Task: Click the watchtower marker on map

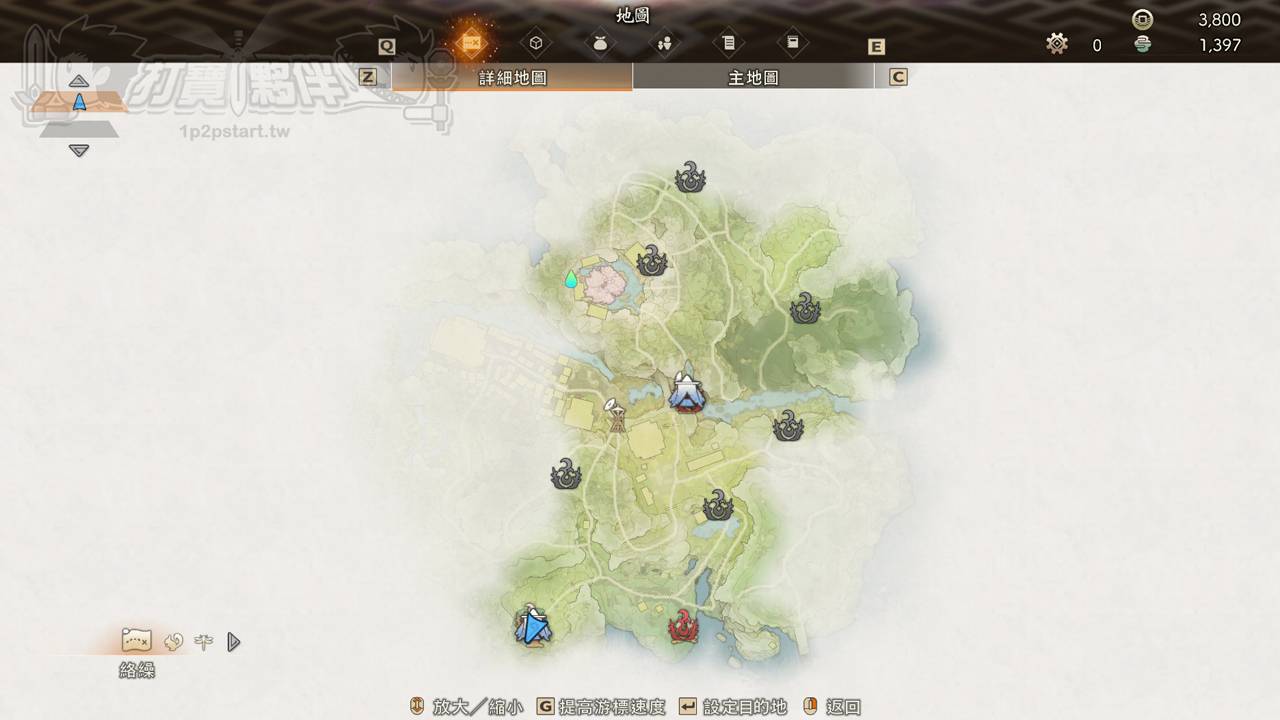Action: coord(616,415)
